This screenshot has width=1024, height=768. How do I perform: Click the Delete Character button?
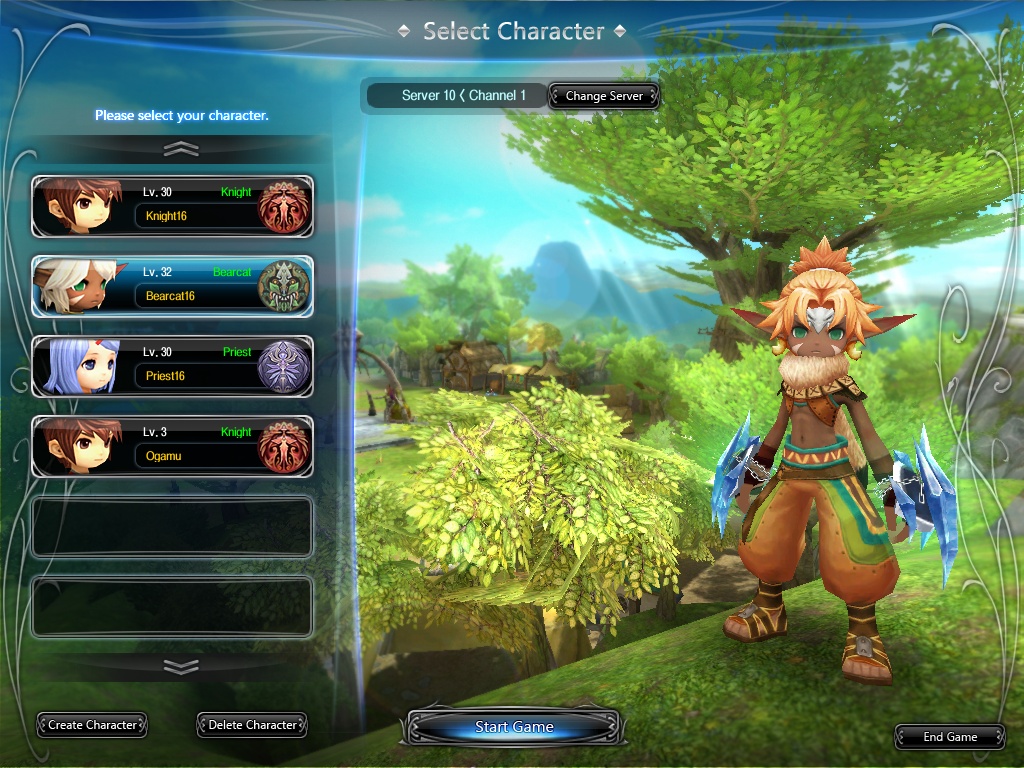(252, 725)
